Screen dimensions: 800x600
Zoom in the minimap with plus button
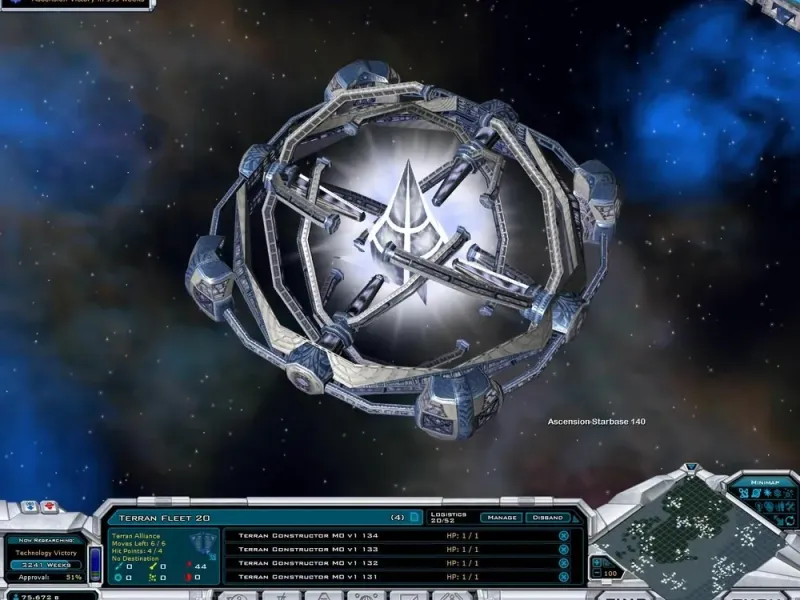point(597,562)
